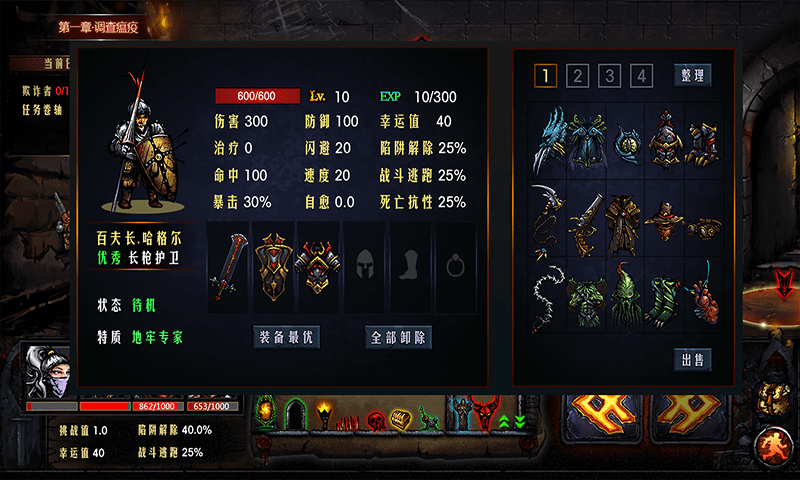
Task: Click the 装备最优 auto-equip button
Action: tap(286, 337)
